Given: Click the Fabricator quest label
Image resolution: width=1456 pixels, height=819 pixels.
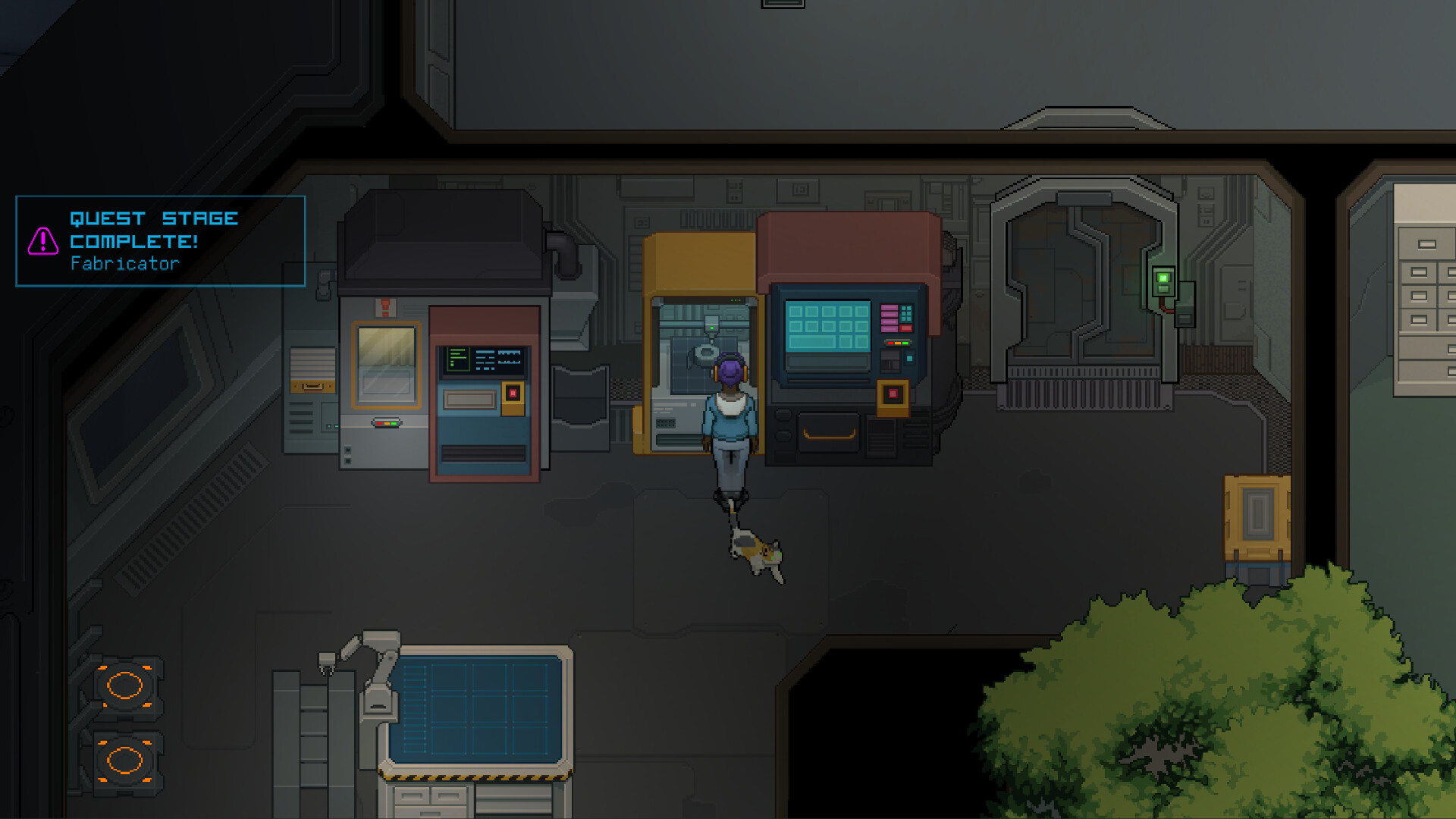Looking at the screenshot, I should point(125,265).
